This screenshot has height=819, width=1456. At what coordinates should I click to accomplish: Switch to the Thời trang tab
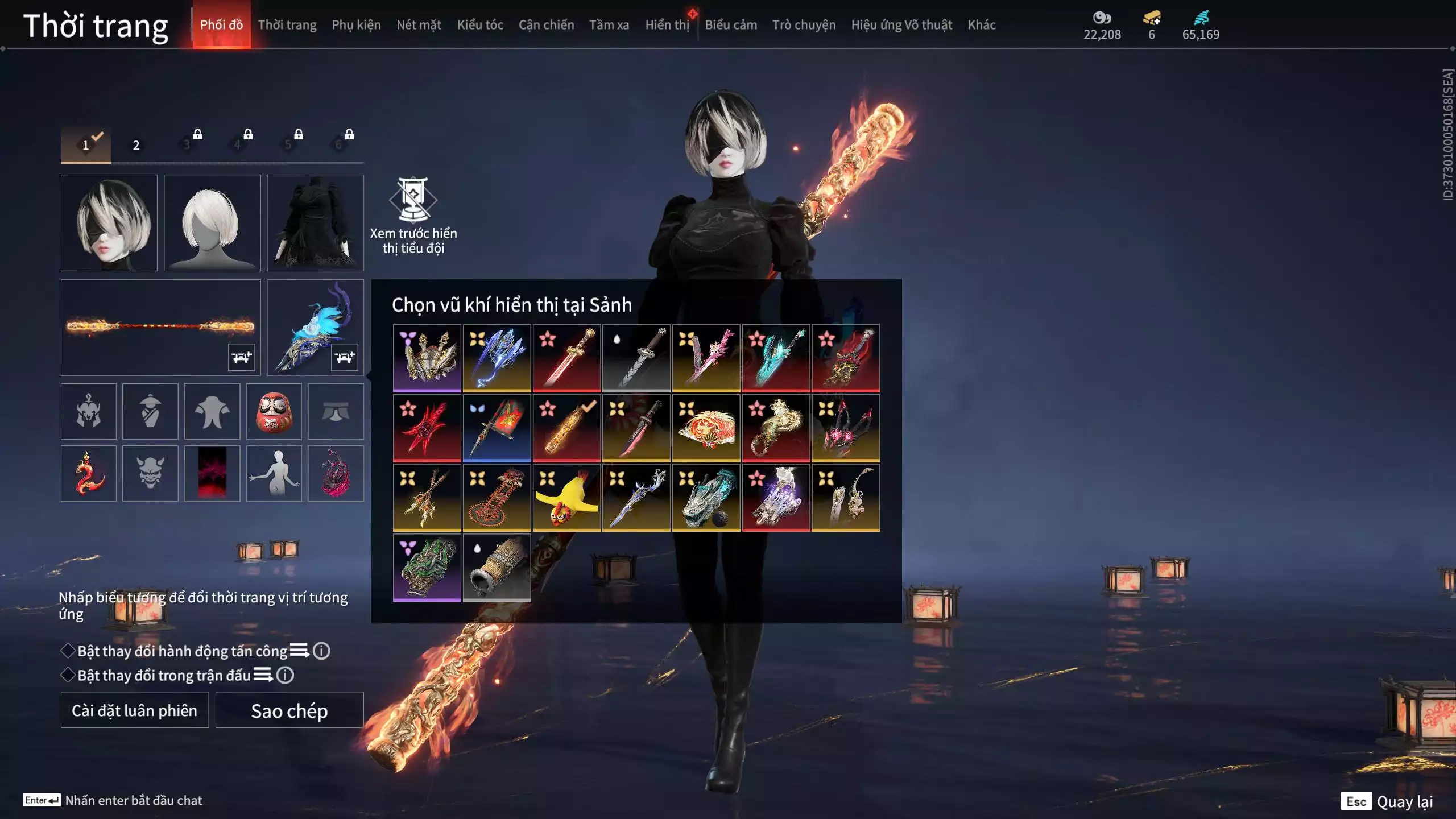click(287, 25)
